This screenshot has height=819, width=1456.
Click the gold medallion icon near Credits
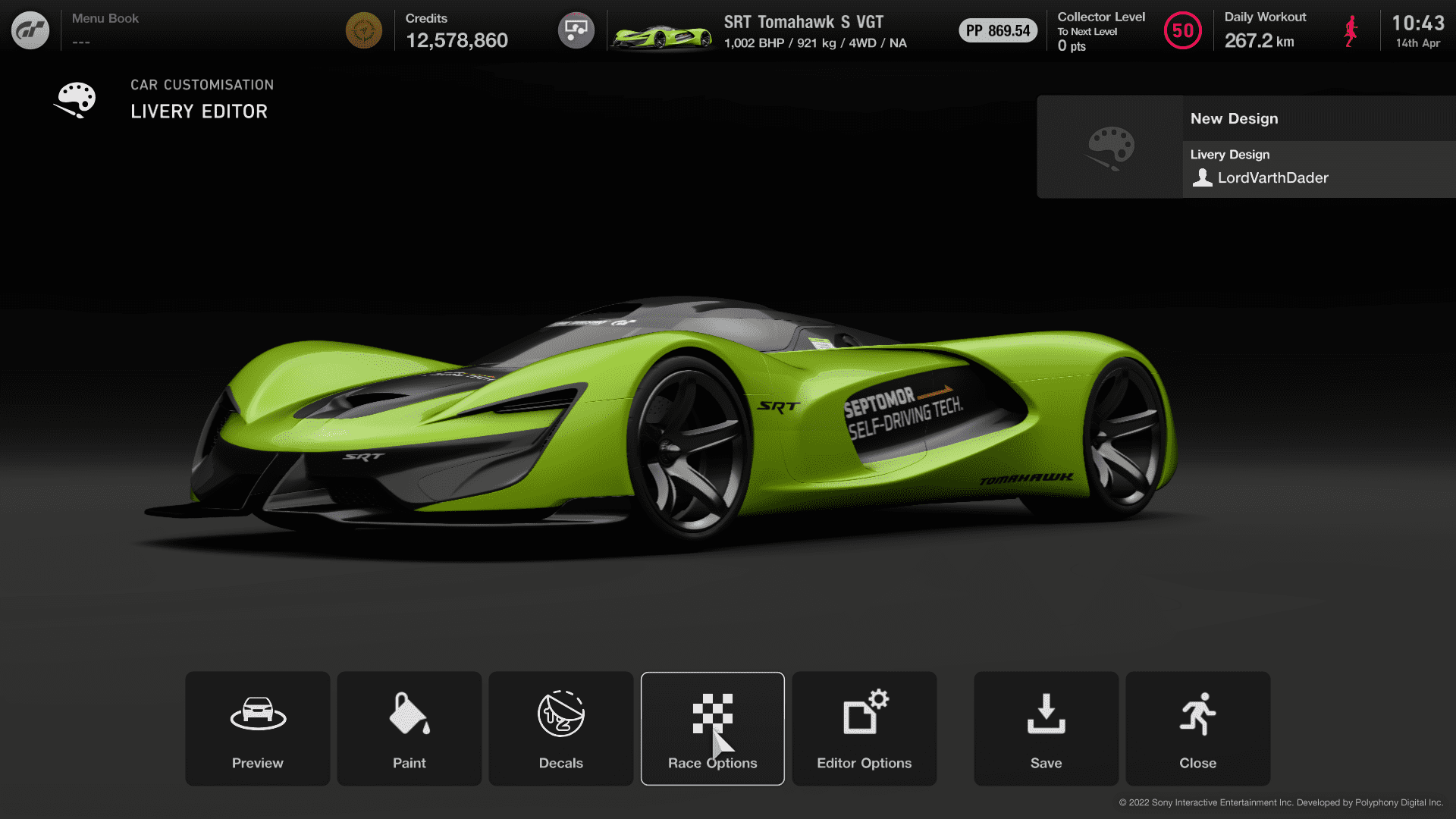[364, 30]
